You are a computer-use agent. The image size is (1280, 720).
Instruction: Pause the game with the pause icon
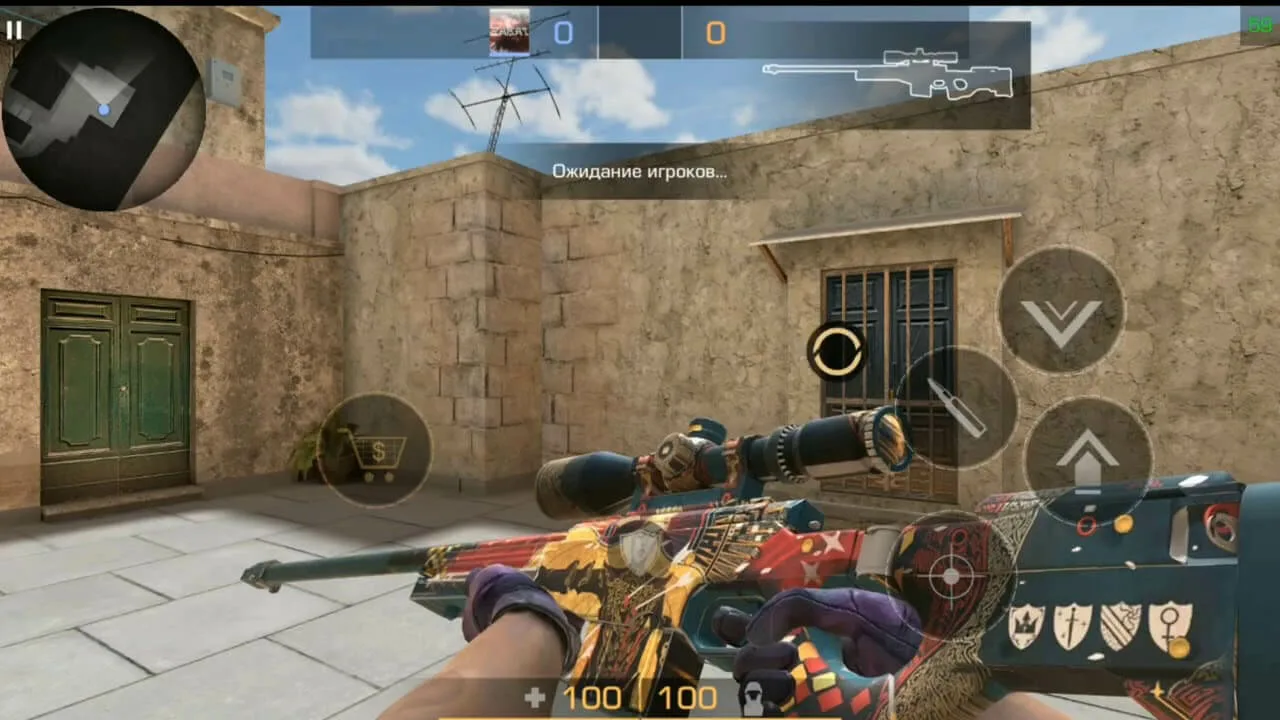point(14,30)
